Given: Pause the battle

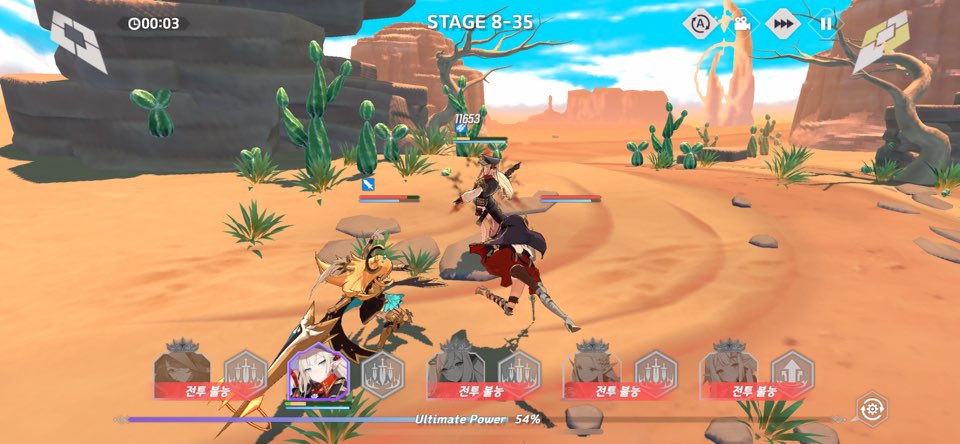Looking at the screenshot, I should (826, 24).
